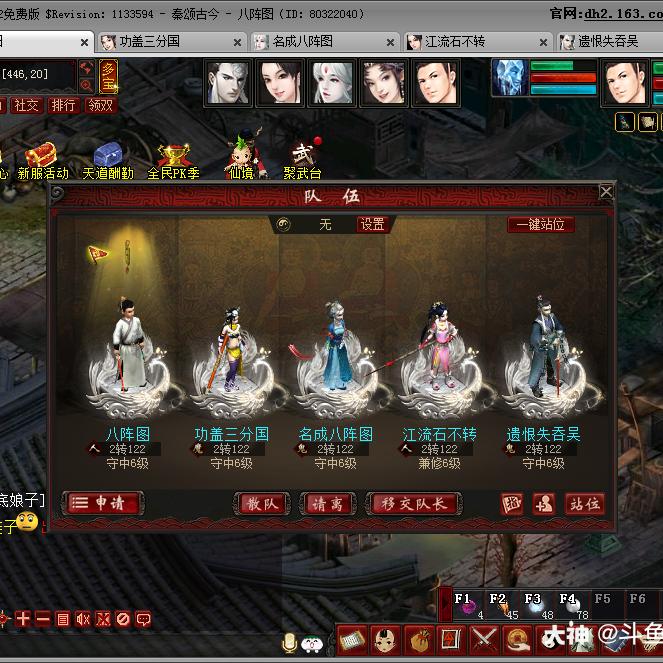This screenshot has height=663, width=663.
Task: Close the 功盖三分国 window tab
Action: (x=237, y=42)
